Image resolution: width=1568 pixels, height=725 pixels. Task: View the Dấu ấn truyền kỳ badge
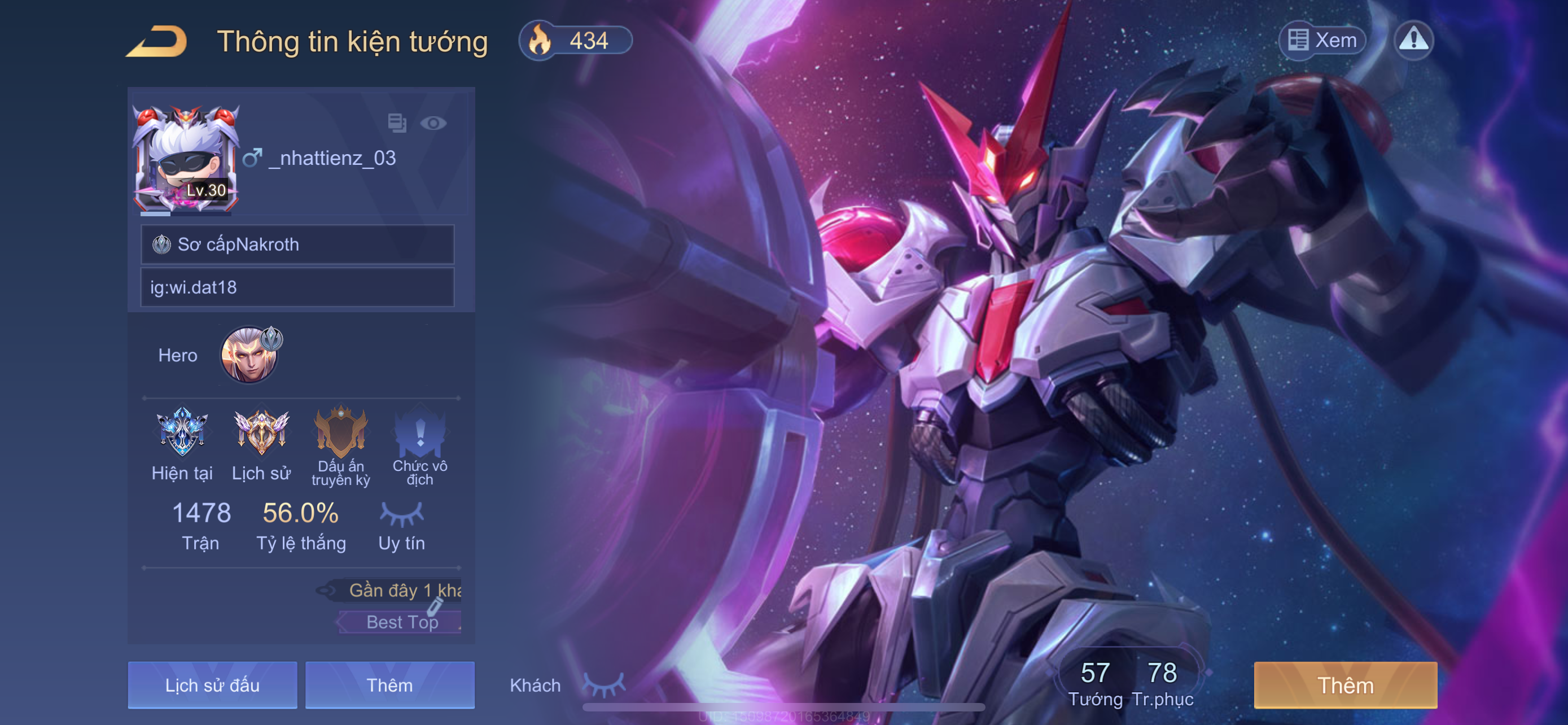tap(341, 433)
